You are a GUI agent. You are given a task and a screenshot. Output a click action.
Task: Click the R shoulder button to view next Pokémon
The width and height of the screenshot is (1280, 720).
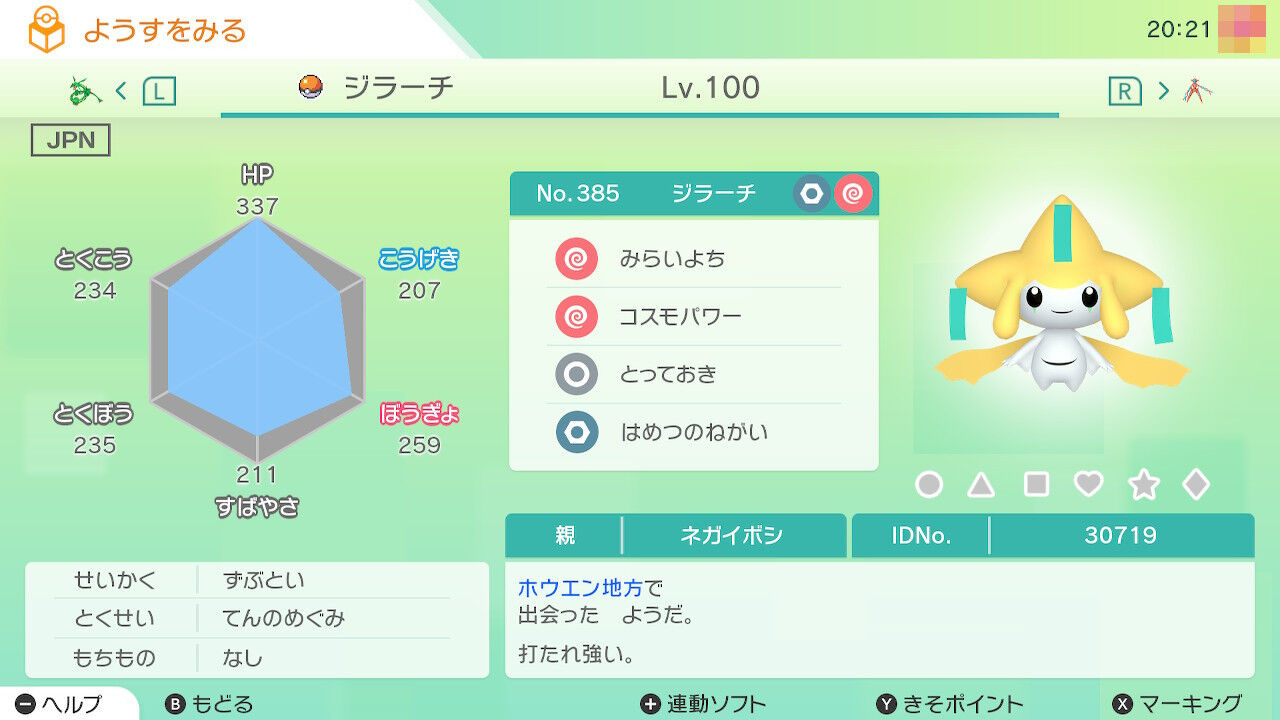click(1124, 89)
